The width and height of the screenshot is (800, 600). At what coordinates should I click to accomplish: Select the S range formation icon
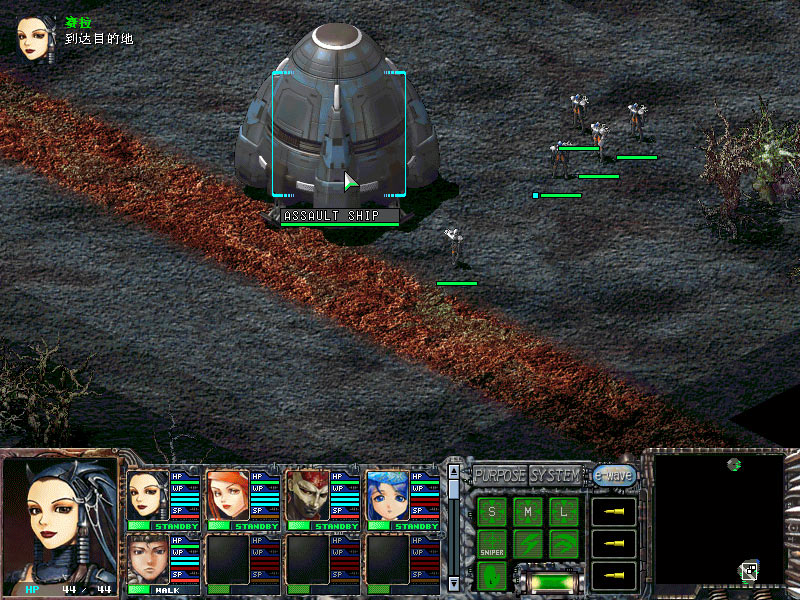(491, 513)
